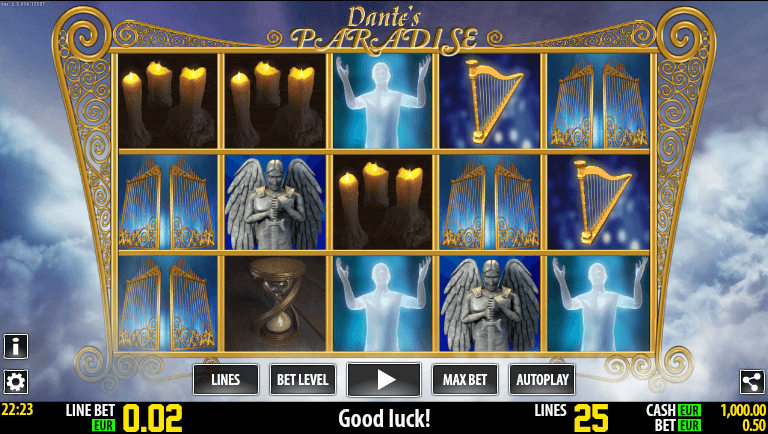Screen dimensions: 768x434
Task: Set wager with Max Bet
Action: coord(465,380)
